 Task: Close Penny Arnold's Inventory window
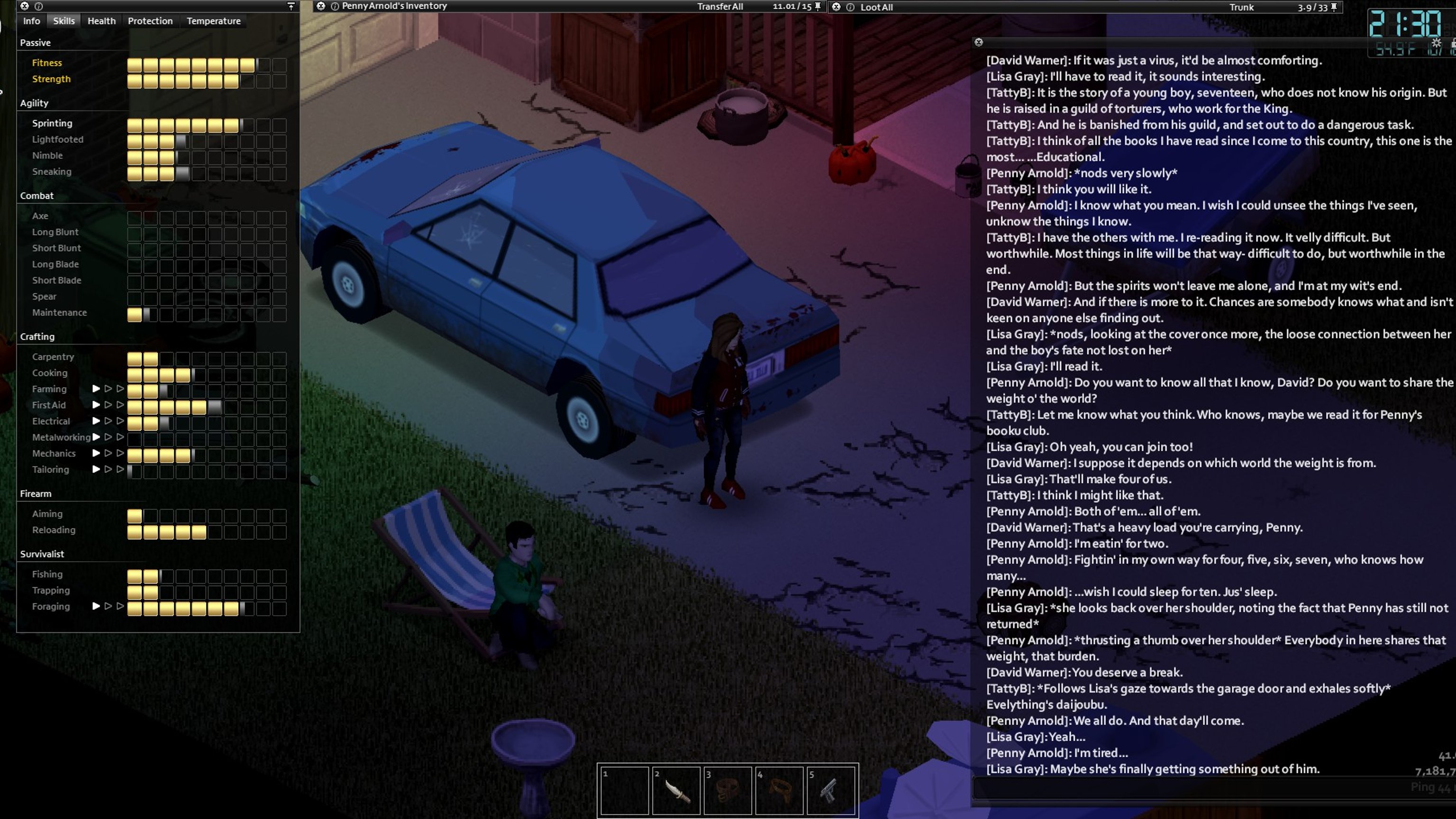(x=321, y=6)
